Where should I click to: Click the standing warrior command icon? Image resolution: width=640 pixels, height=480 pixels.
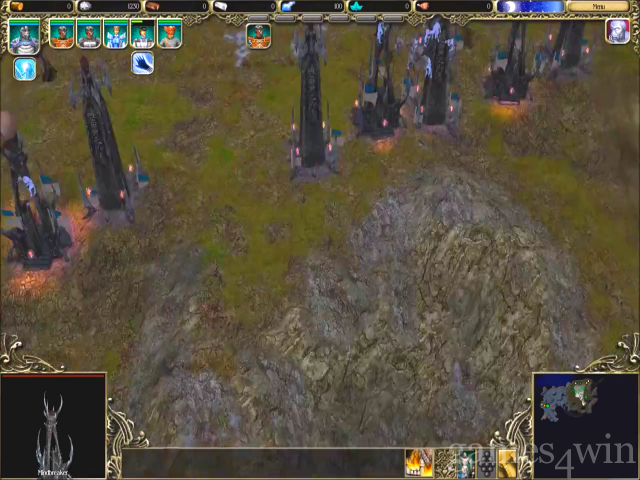465,463
